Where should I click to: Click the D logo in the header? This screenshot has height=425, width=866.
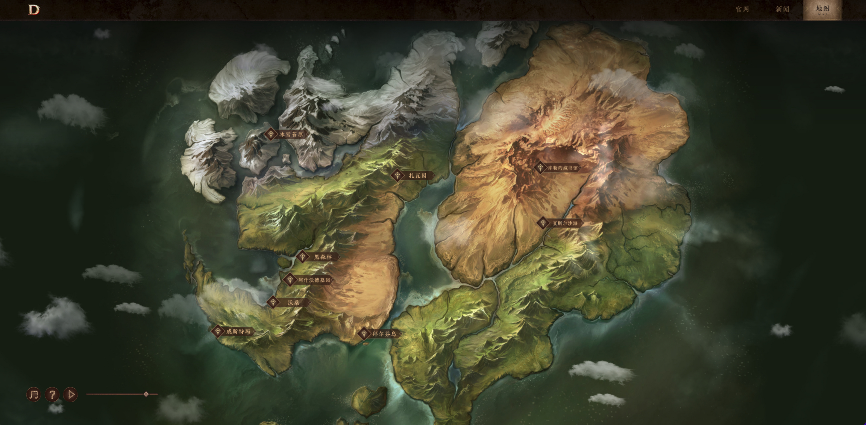[x=34, y=9]
